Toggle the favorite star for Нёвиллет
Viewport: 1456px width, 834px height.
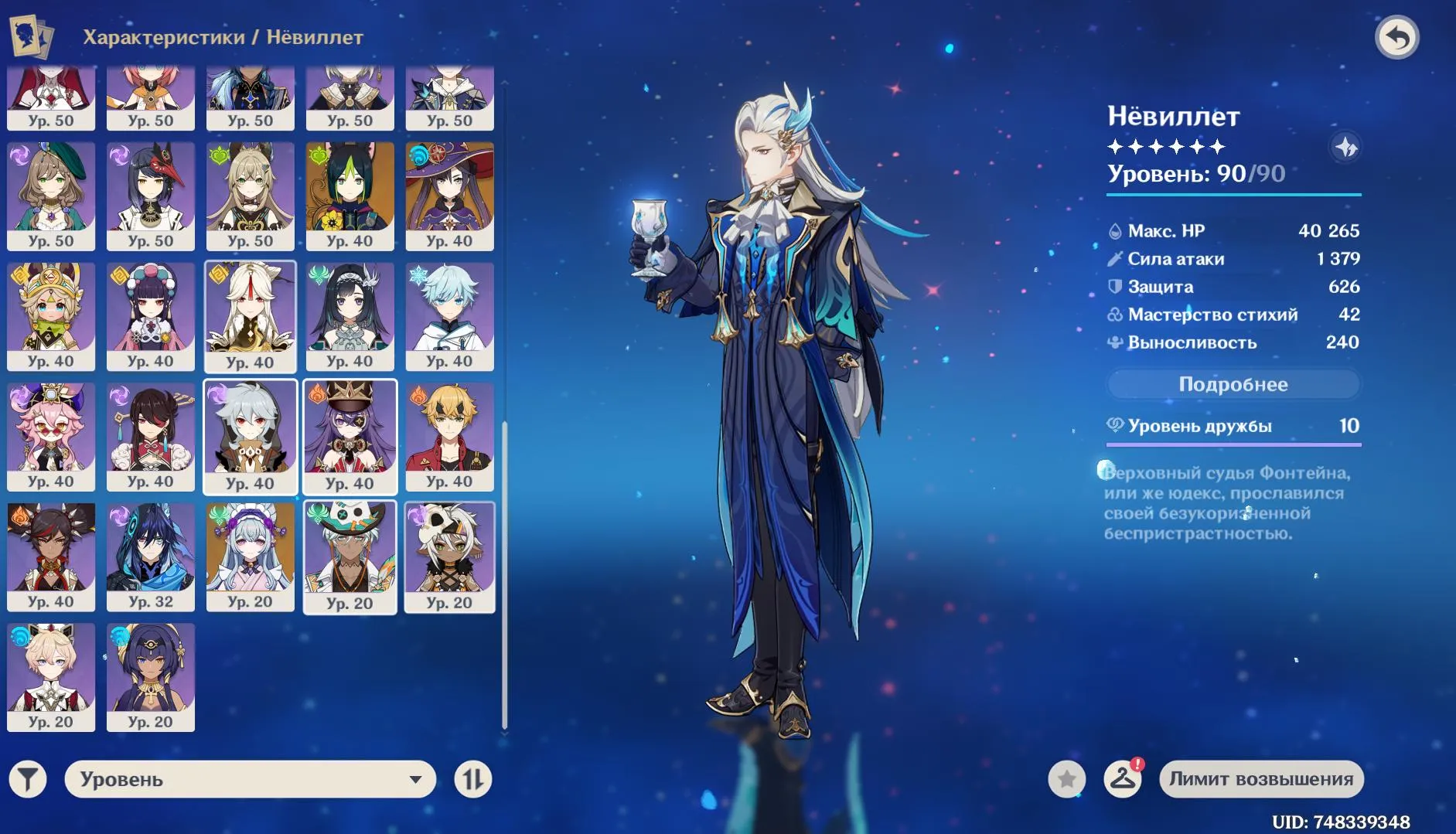pyautogui.click(x=1067, y=779)
